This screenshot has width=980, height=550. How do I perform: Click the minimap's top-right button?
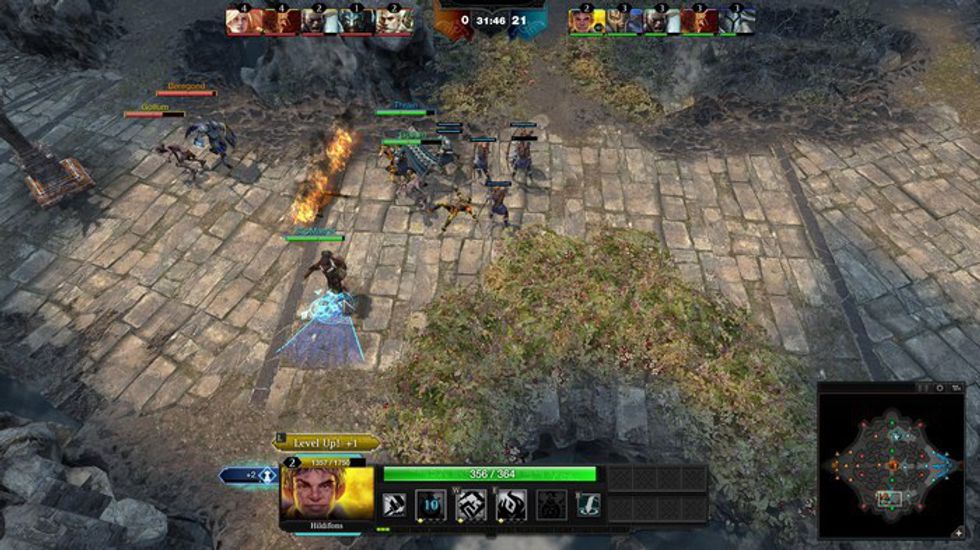(x=956, y=387)
